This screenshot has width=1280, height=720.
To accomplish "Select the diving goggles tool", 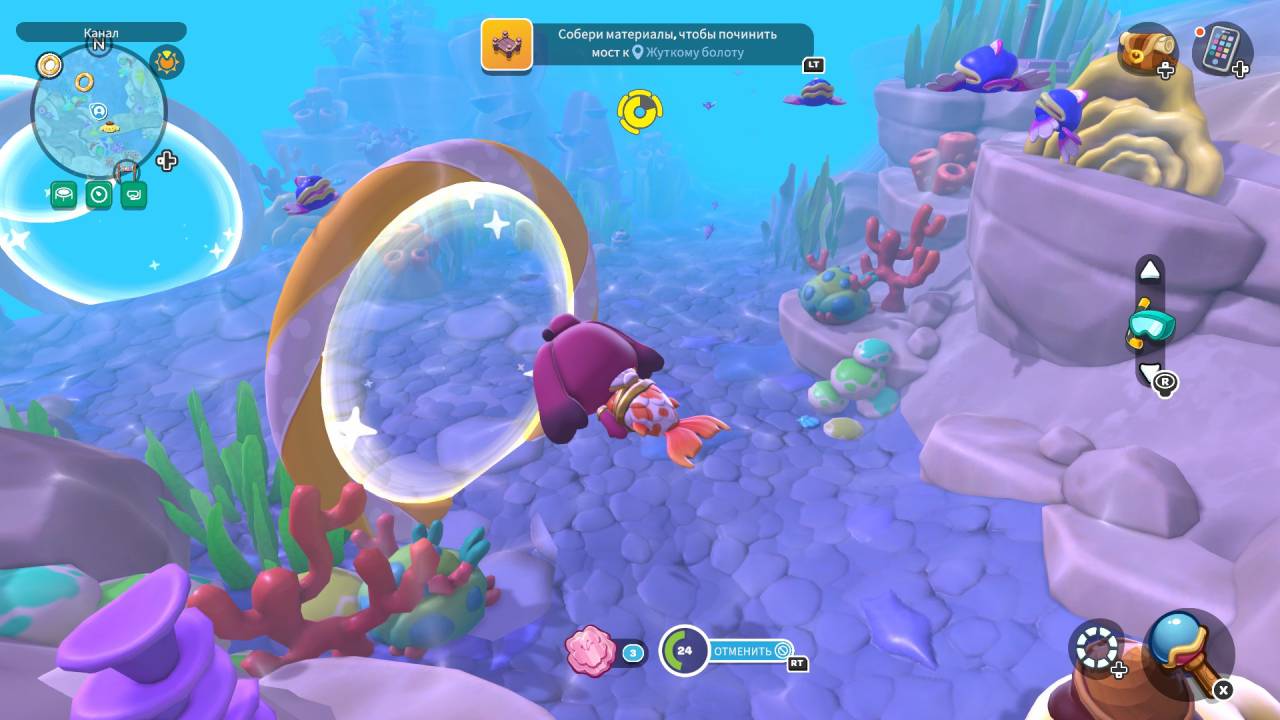I will pos(1150,325).
